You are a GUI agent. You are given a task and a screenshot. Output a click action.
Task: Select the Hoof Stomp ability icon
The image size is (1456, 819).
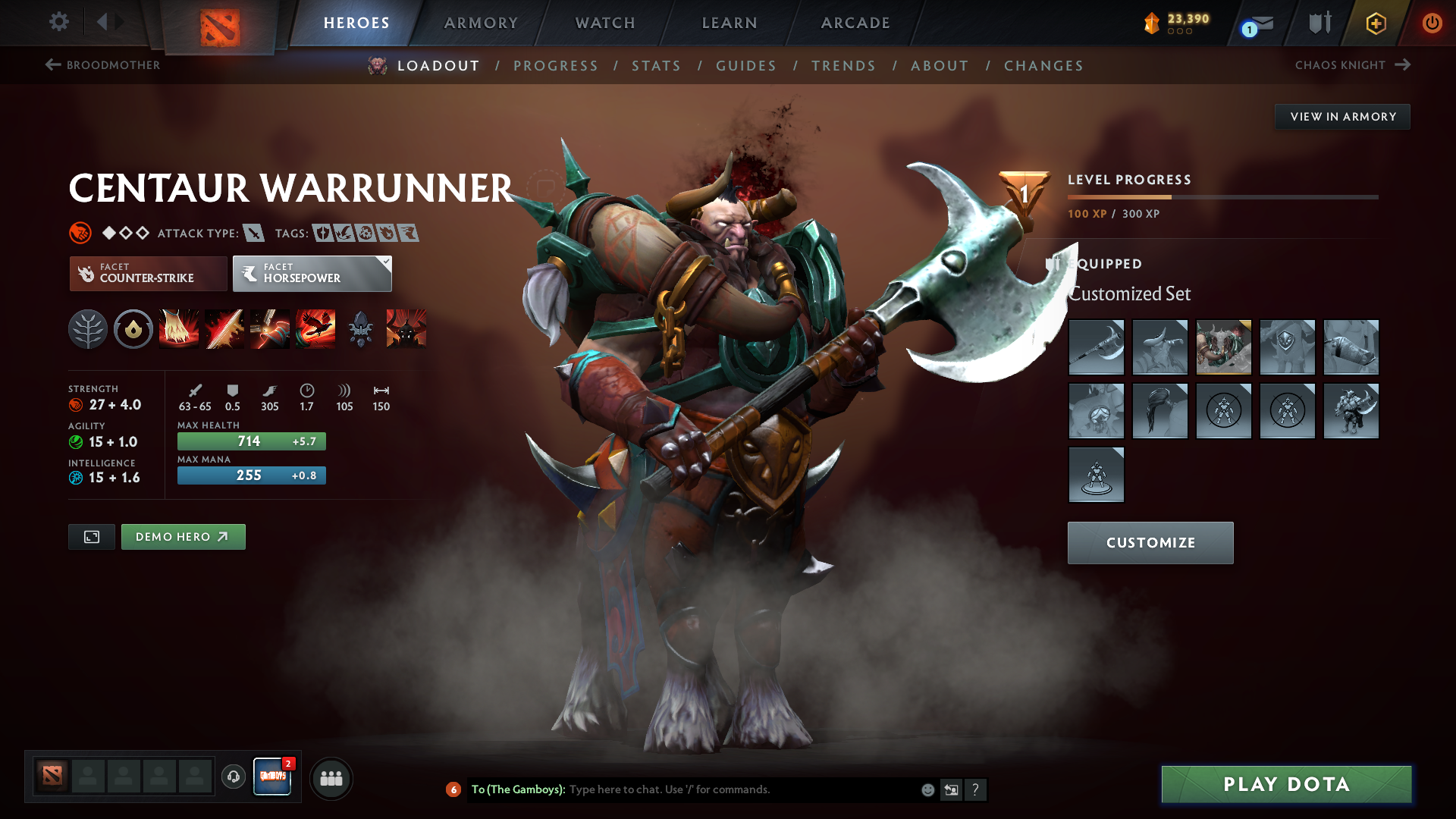[179, 328]
